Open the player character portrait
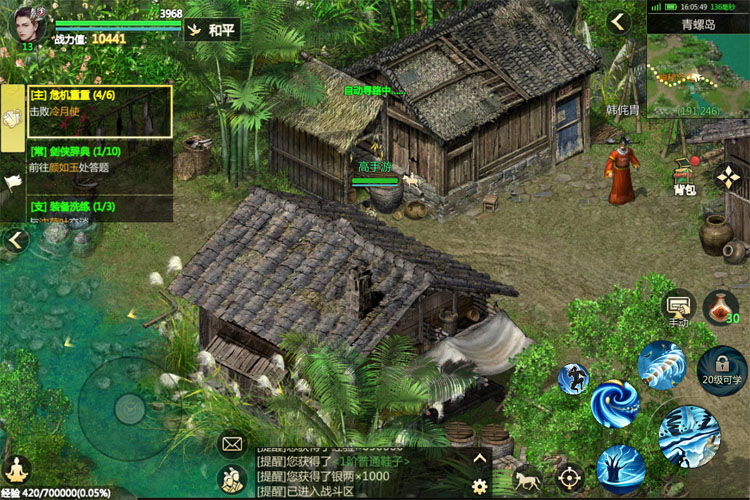This screenshot has width=750, height=500. click(27, 26)
